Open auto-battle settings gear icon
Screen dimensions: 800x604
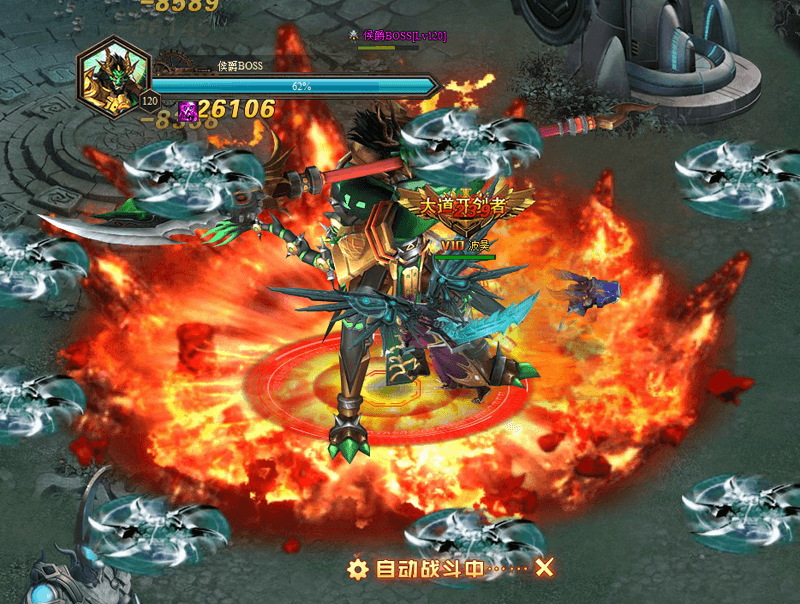tap(358, 569)
